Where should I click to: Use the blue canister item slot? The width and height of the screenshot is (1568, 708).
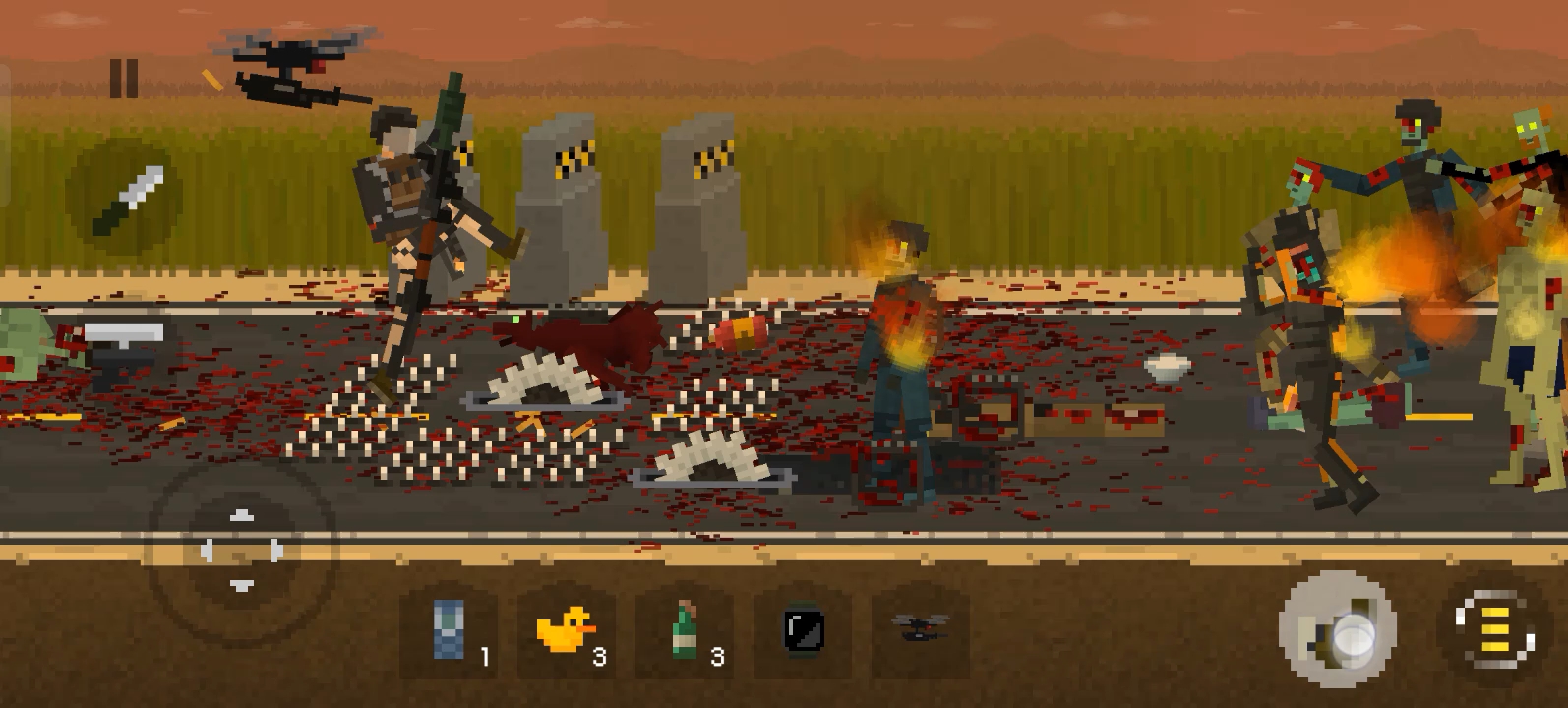450,630
